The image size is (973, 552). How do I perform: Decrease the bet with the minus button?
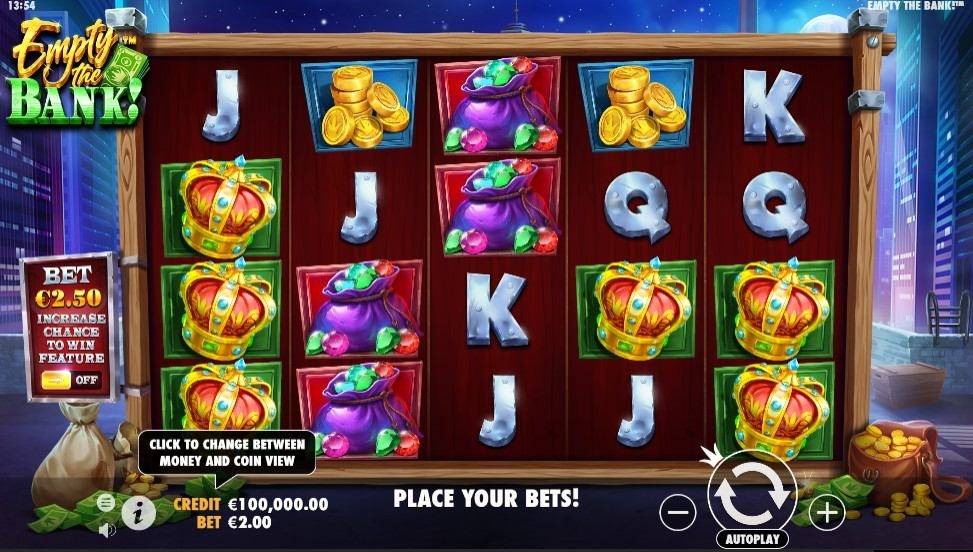[x=677, y=513]
